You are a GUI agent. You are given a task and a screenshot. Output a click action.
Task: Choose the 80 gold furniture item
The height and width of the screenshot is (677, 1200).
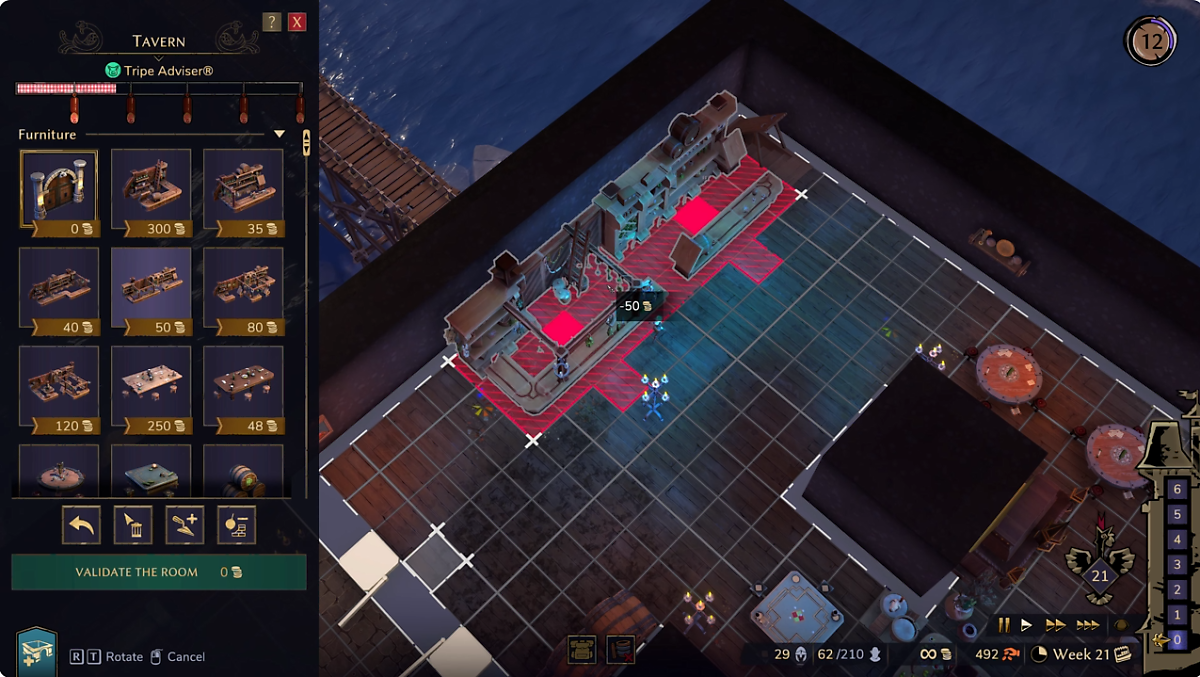[243, 286]
